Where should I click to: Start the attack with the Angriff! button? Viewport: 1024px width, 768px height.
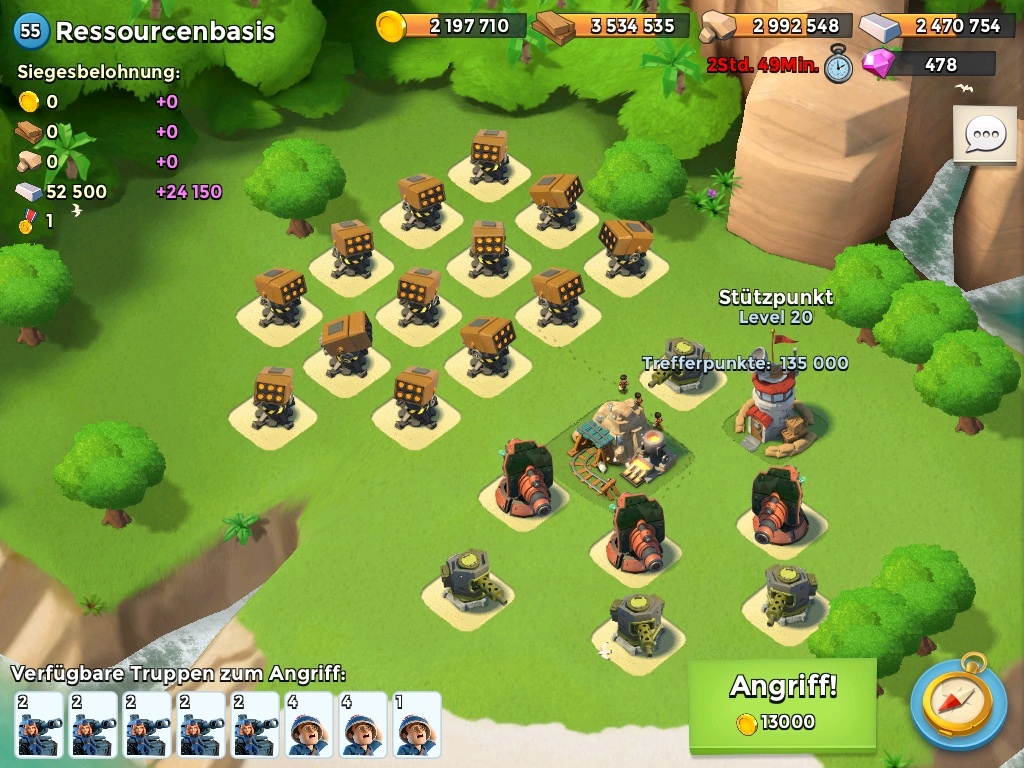pos(782,702)
